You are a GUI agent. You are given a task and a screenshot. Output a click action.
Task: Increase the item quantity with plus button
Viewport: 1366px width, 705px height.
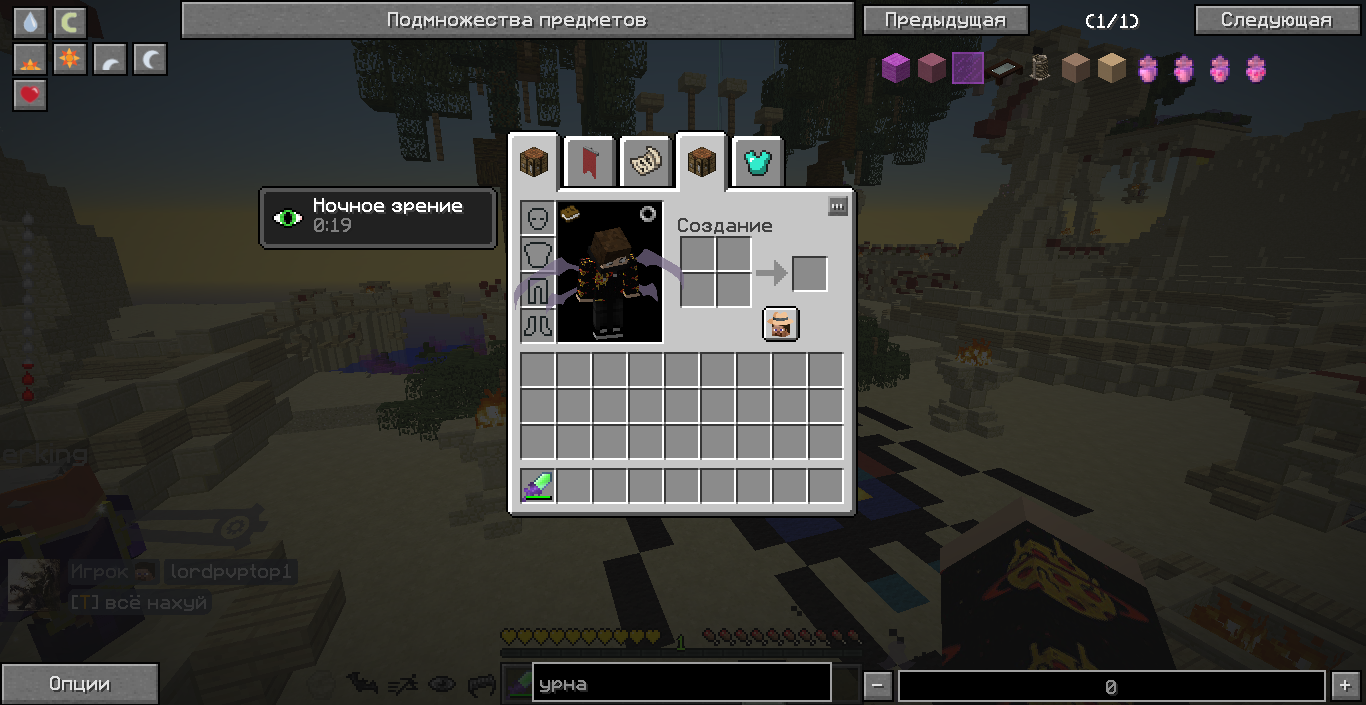(1343, 686)
